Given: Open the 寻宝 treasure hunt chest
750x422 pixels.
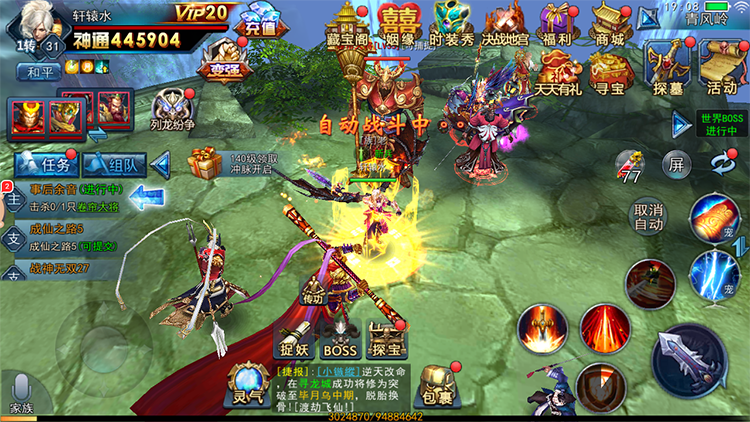Looking at the screenshot, I should (608, 69).
